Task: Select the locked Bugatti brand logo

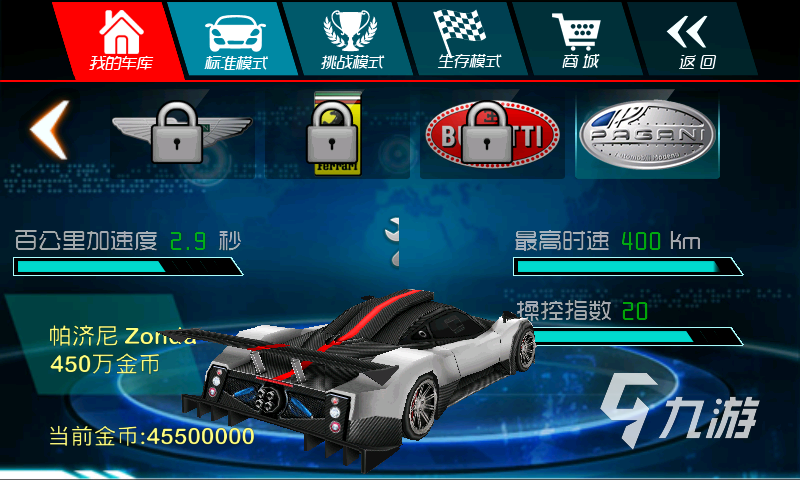Action: [x=487, y=134]
